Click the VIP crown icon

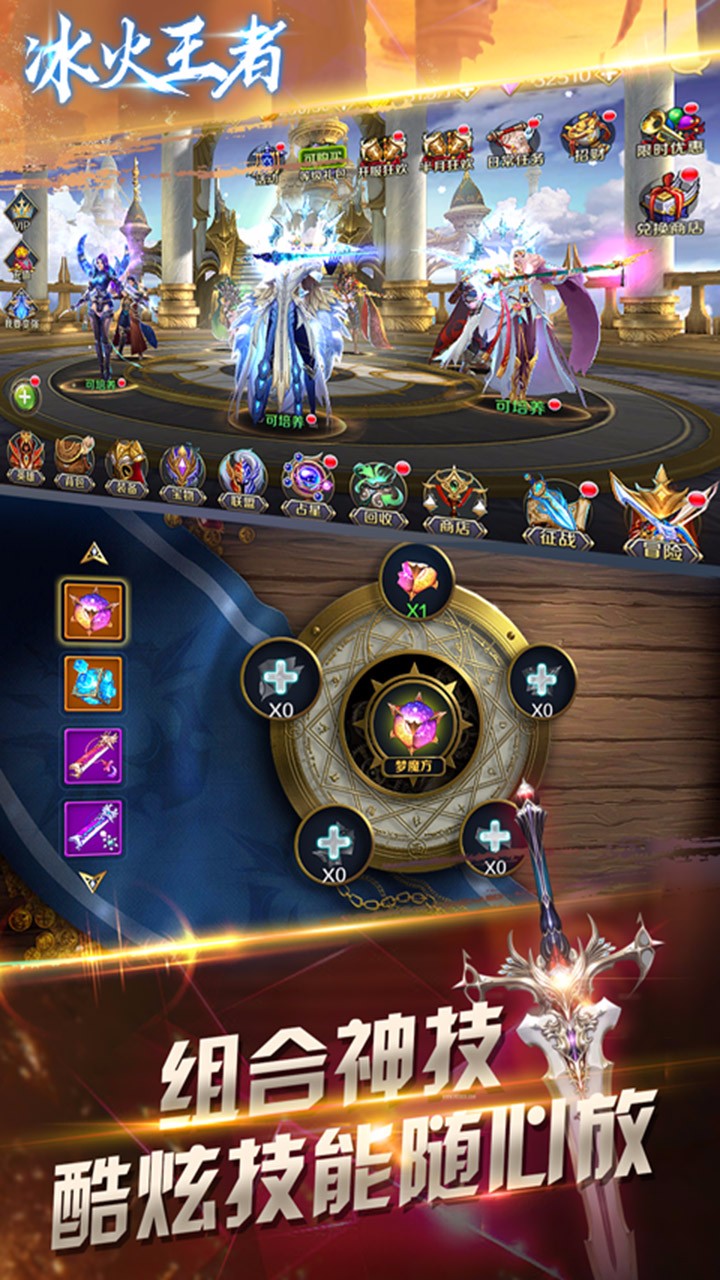click(x=22, y=213)
